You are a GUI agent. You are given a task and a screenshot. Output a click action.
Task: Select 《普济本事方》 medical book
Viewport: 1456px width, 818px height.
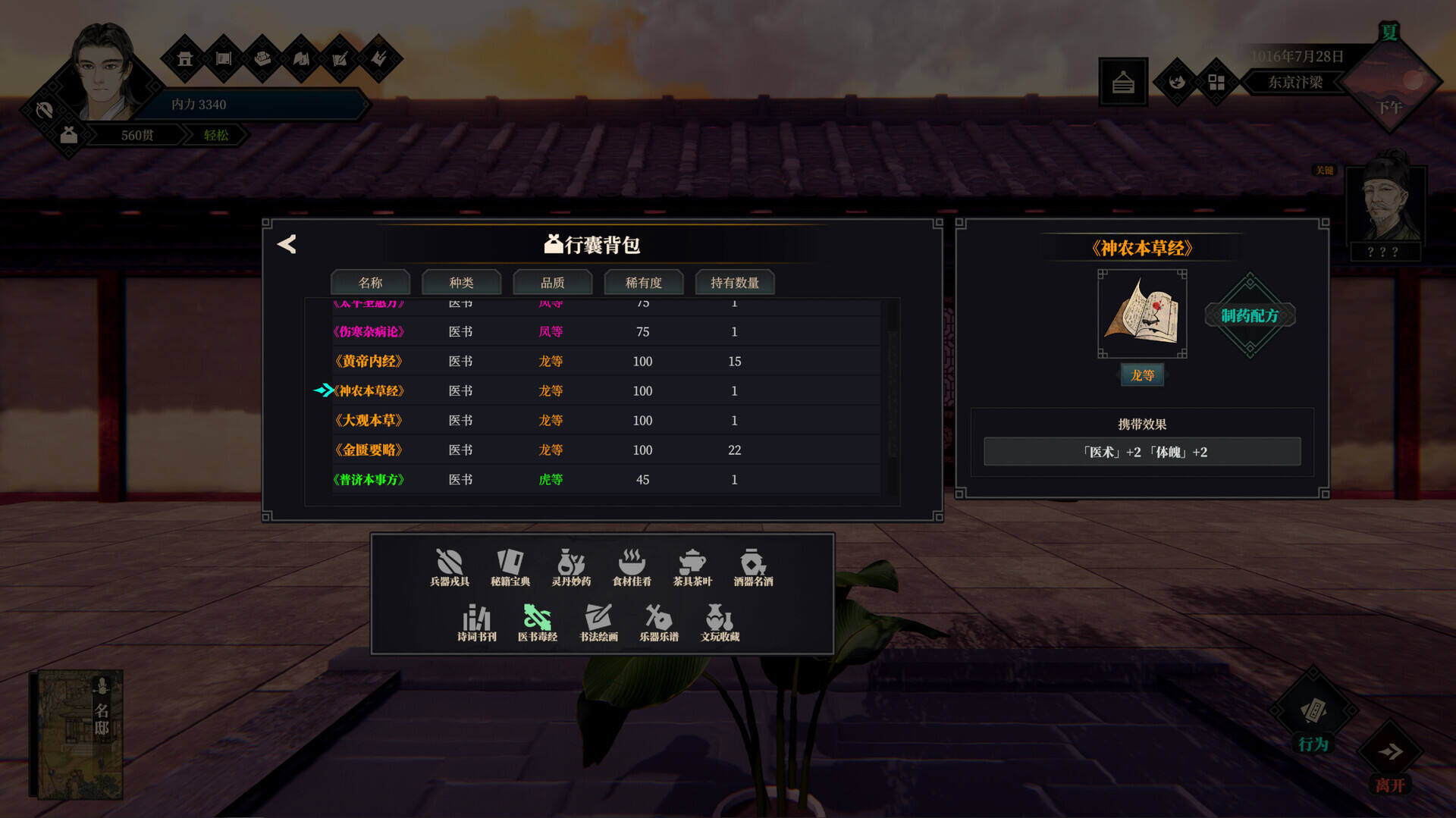(x=369, y=480)
